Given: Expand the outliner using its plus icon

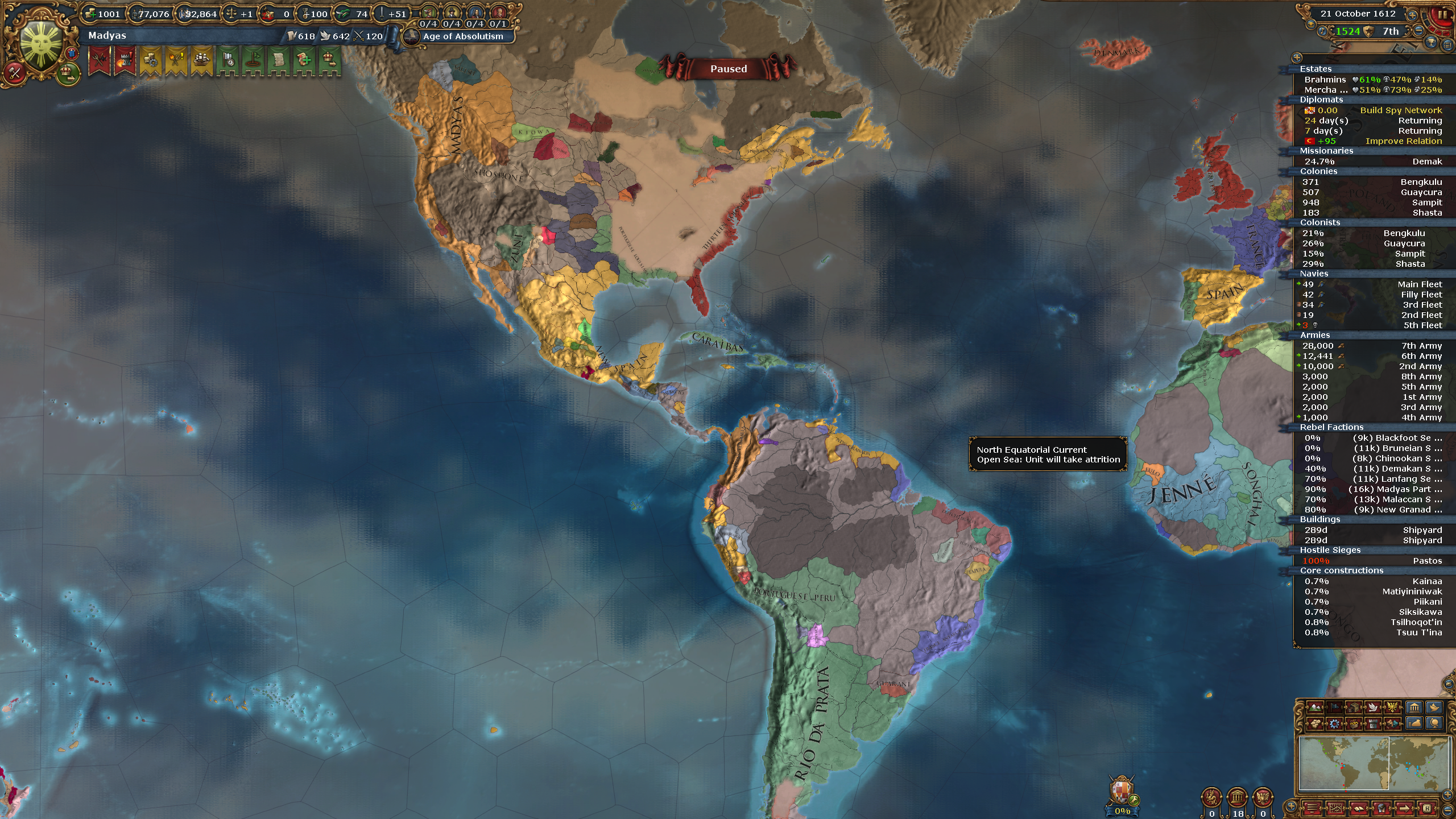Looking at the screenshot, I should tap(1298, 56).
